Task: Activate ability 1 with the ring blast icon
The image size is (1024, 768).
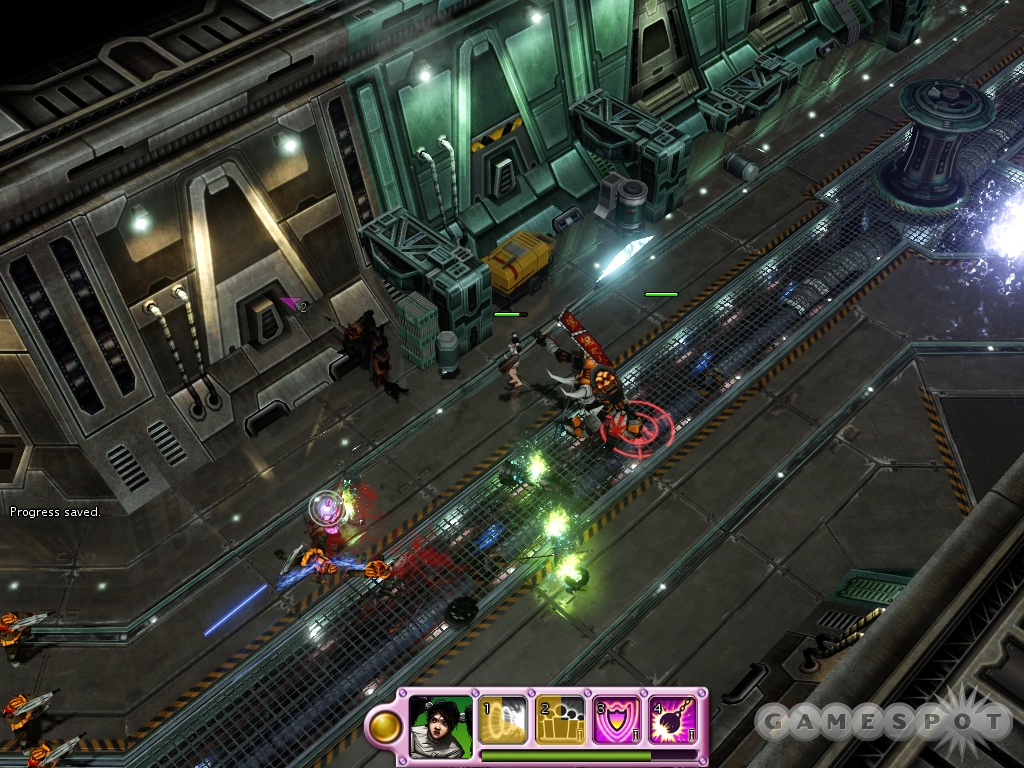Action: click(x=503, y=720)
